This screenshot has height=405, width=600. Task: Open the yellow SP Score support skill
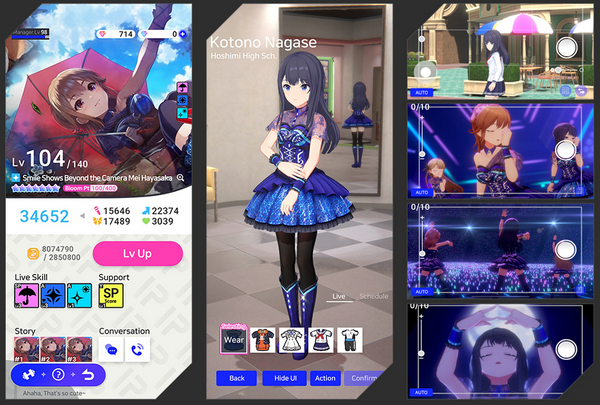point(110,293)
